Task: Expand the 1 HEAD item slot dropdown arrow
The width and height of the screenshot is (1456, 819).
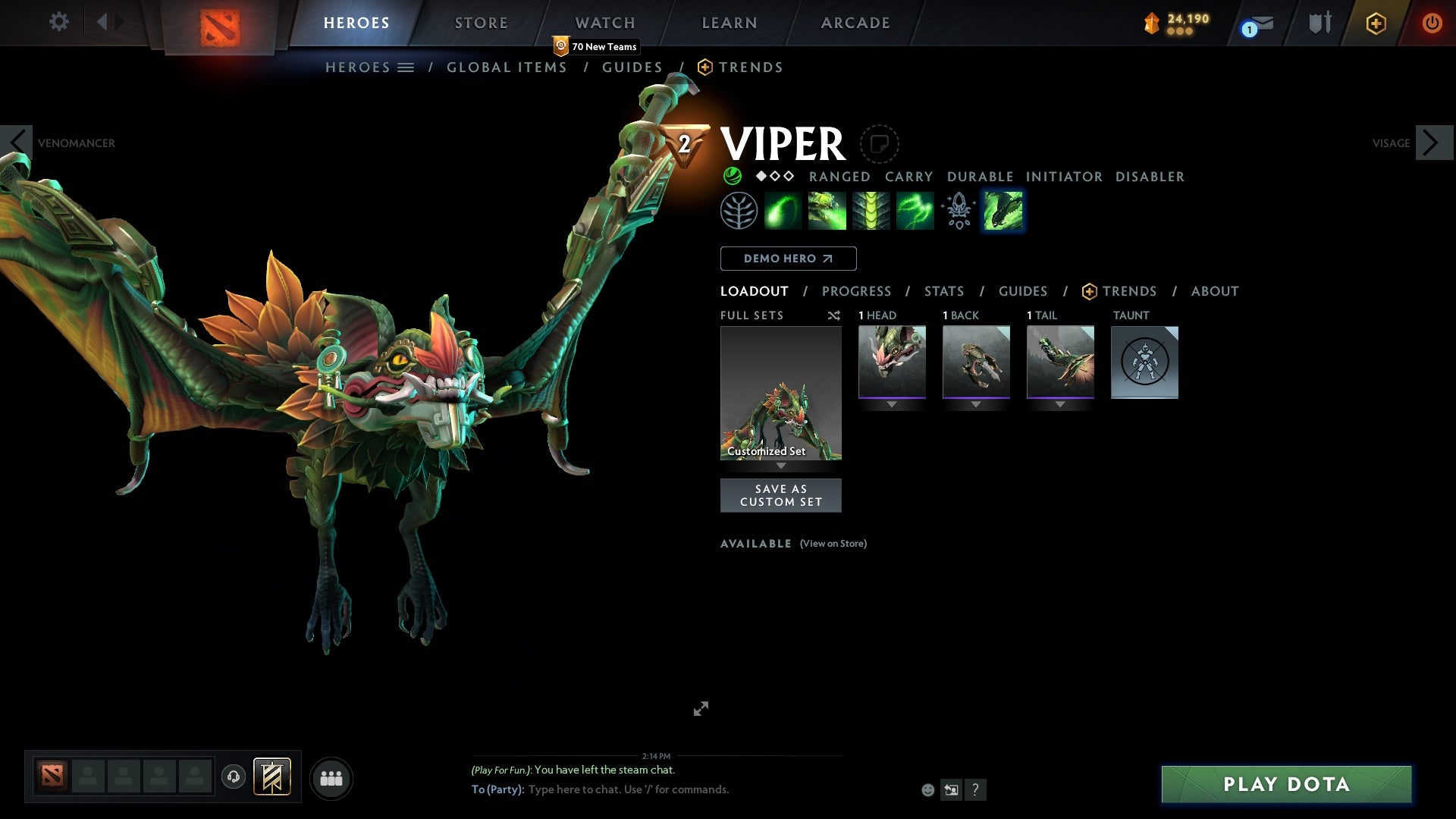Action: pyautogui.click(x=892, y=404)
